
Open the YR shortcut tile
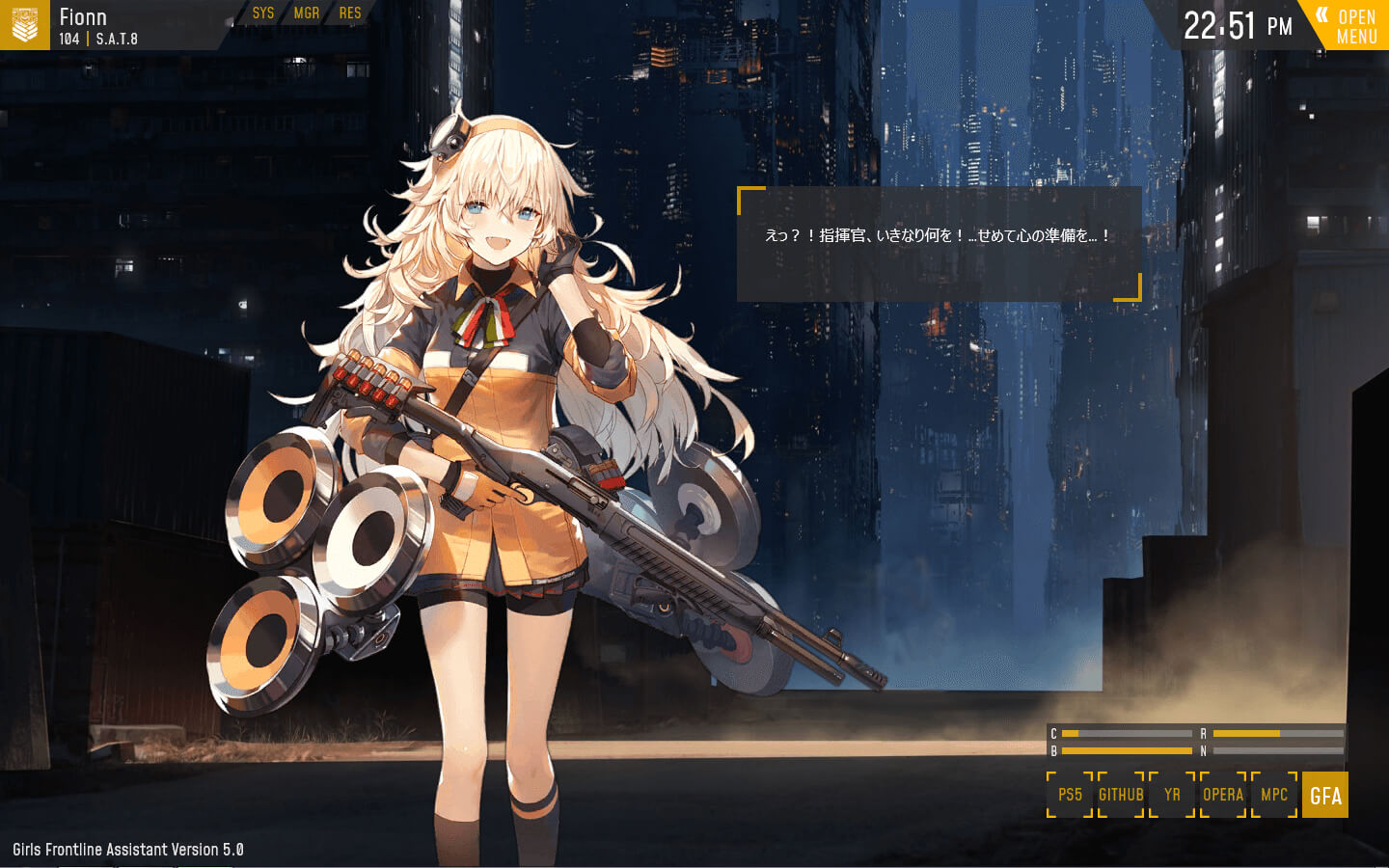[x=1172, y=795]
